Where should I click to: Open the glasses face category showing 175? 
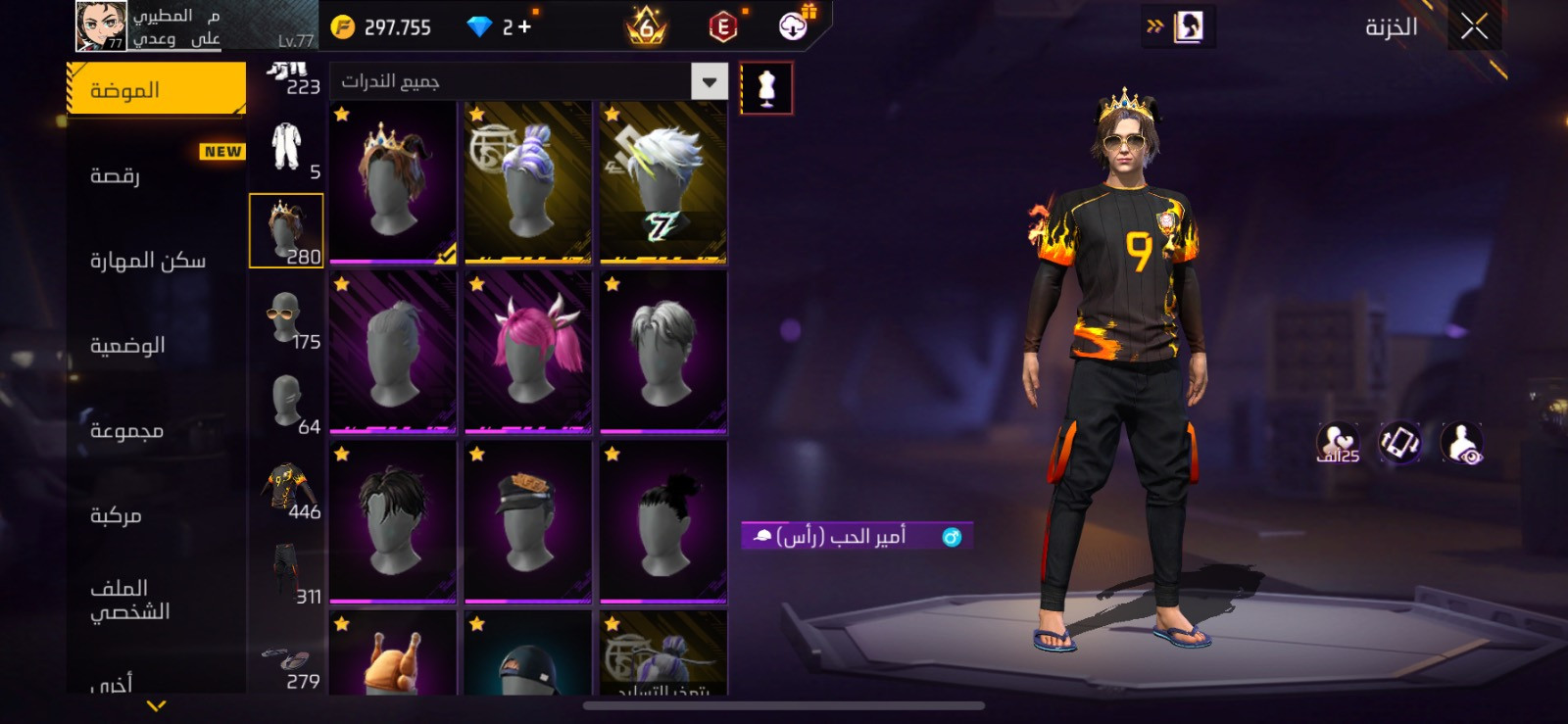click(287, 319)
